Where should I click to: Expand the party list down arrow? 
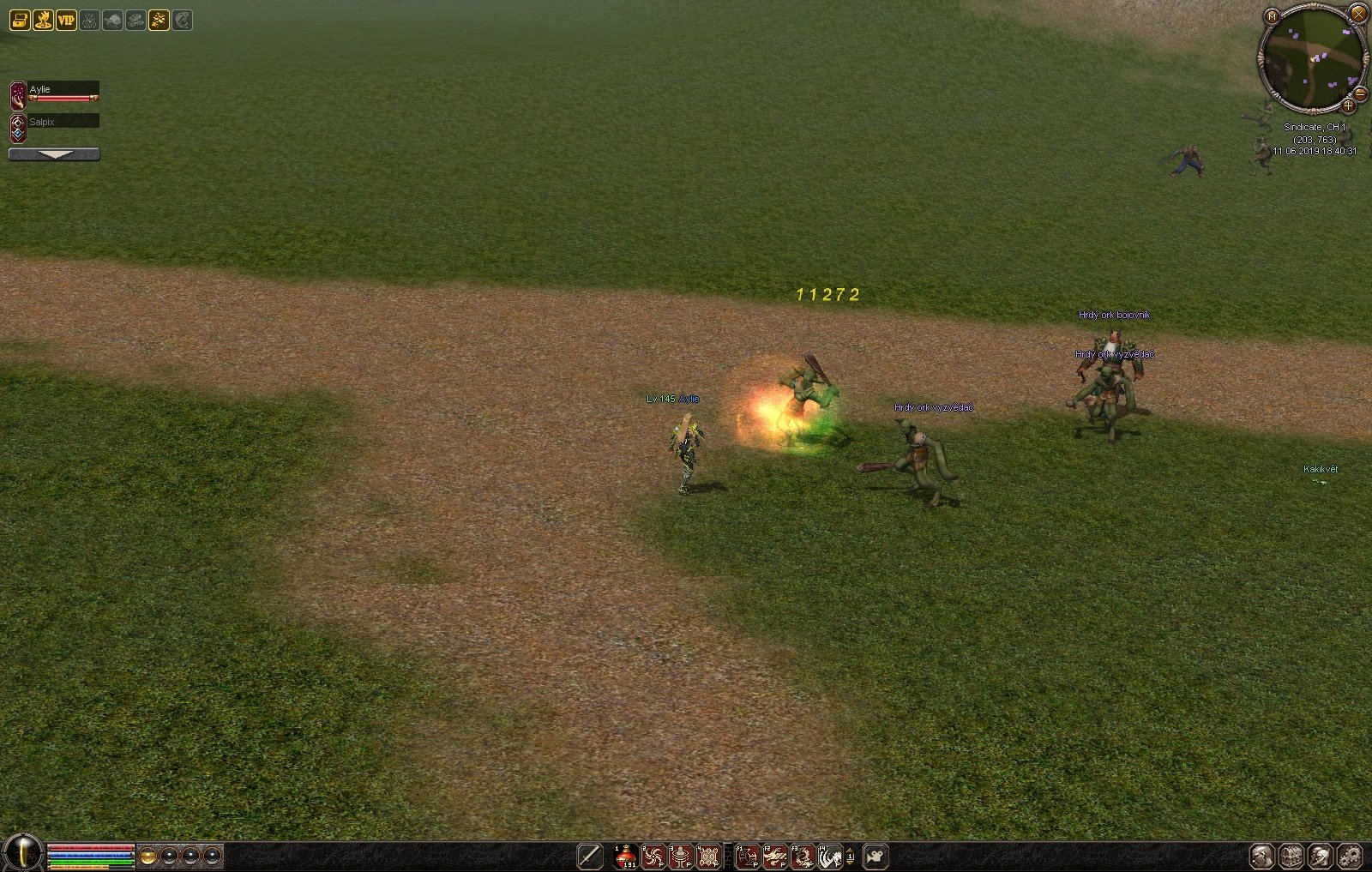pyautogui.click(x=54, y=154)
